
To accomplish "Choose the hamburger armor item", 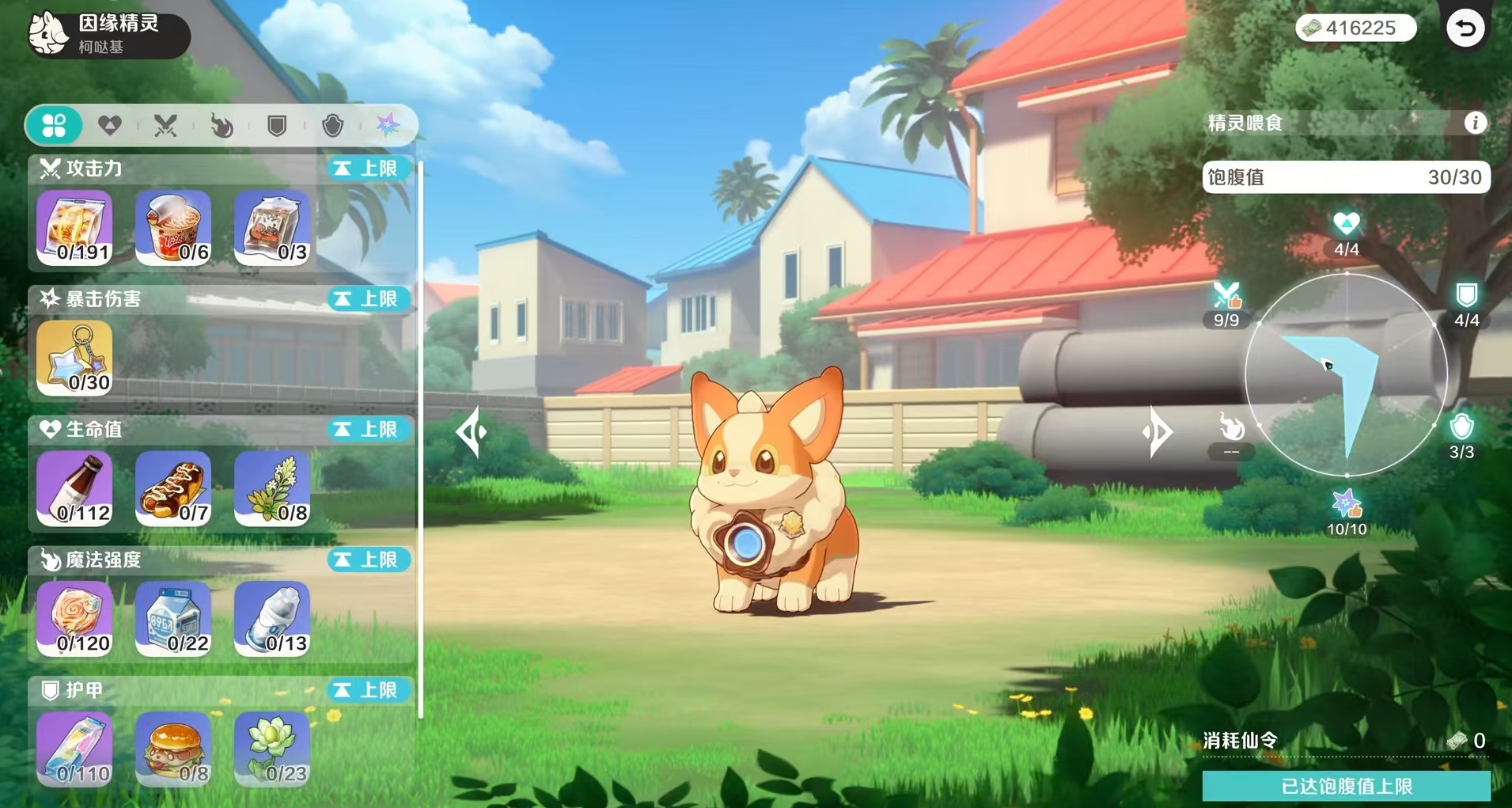I will (x=173, y=749).
